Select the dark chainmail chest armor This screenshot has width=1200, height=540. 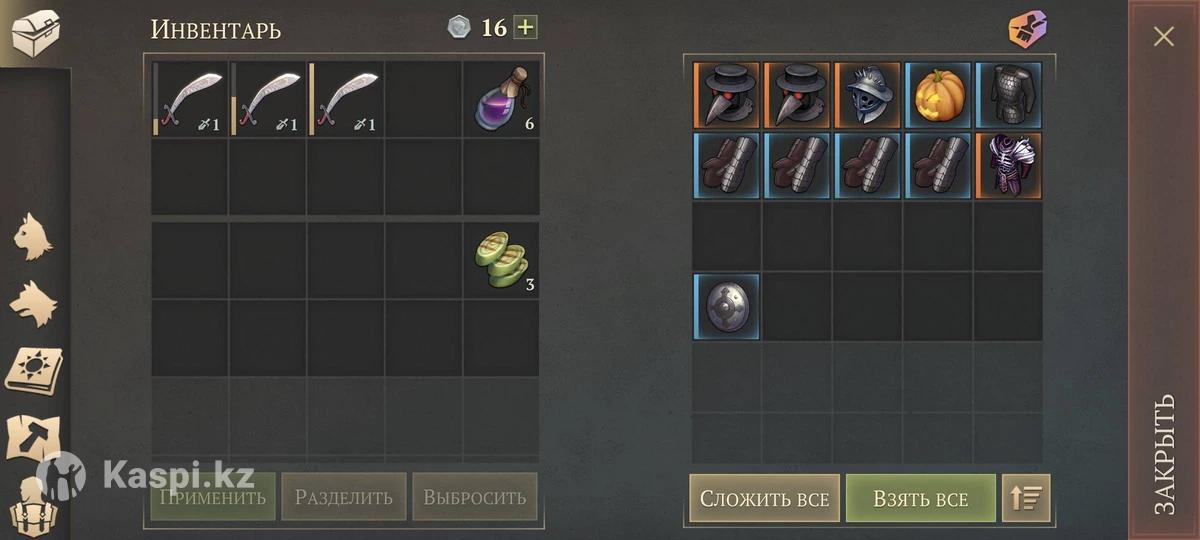1008,95
